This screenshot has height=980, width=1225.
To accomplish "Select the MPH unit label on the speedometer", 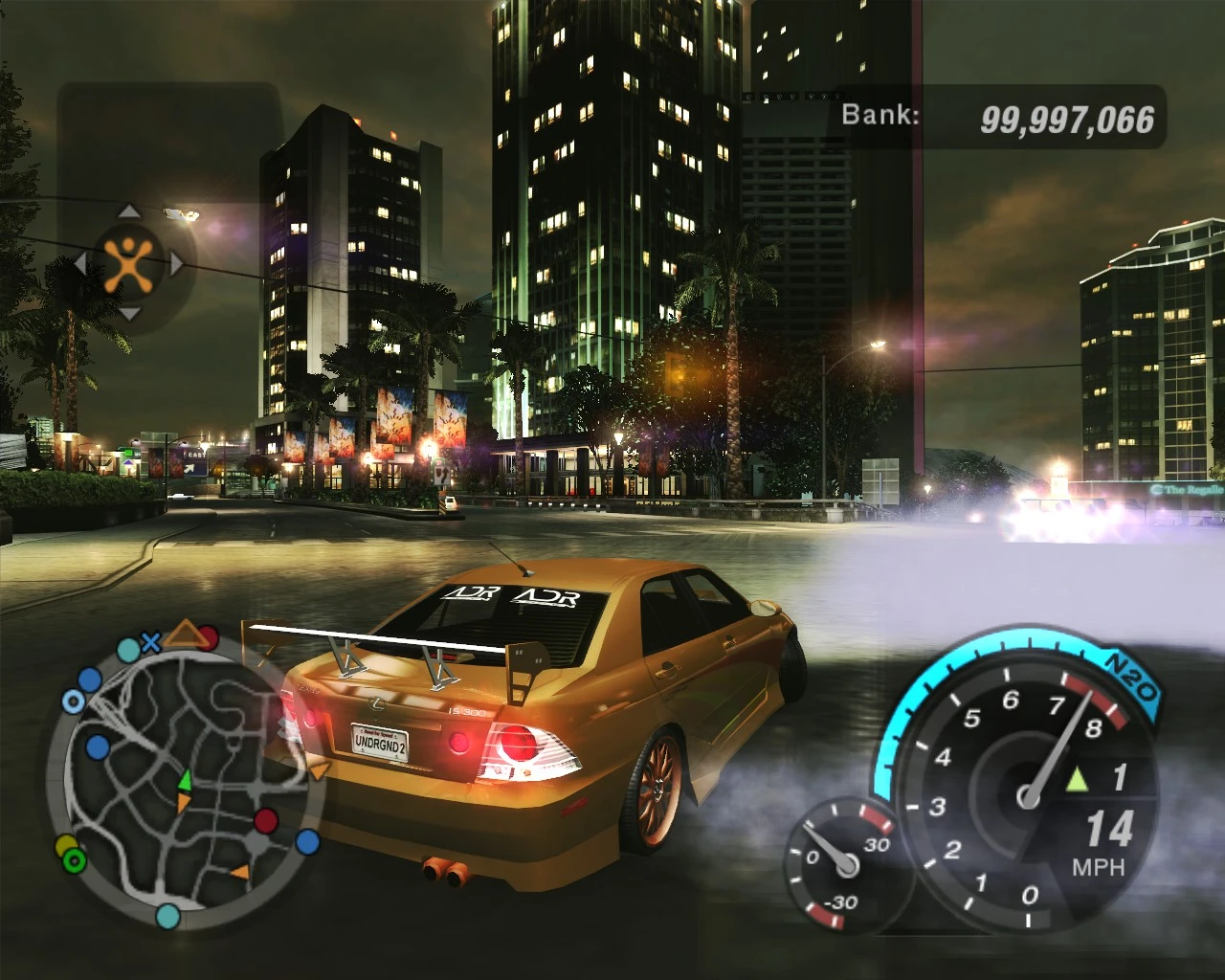I will point(1101,867).
